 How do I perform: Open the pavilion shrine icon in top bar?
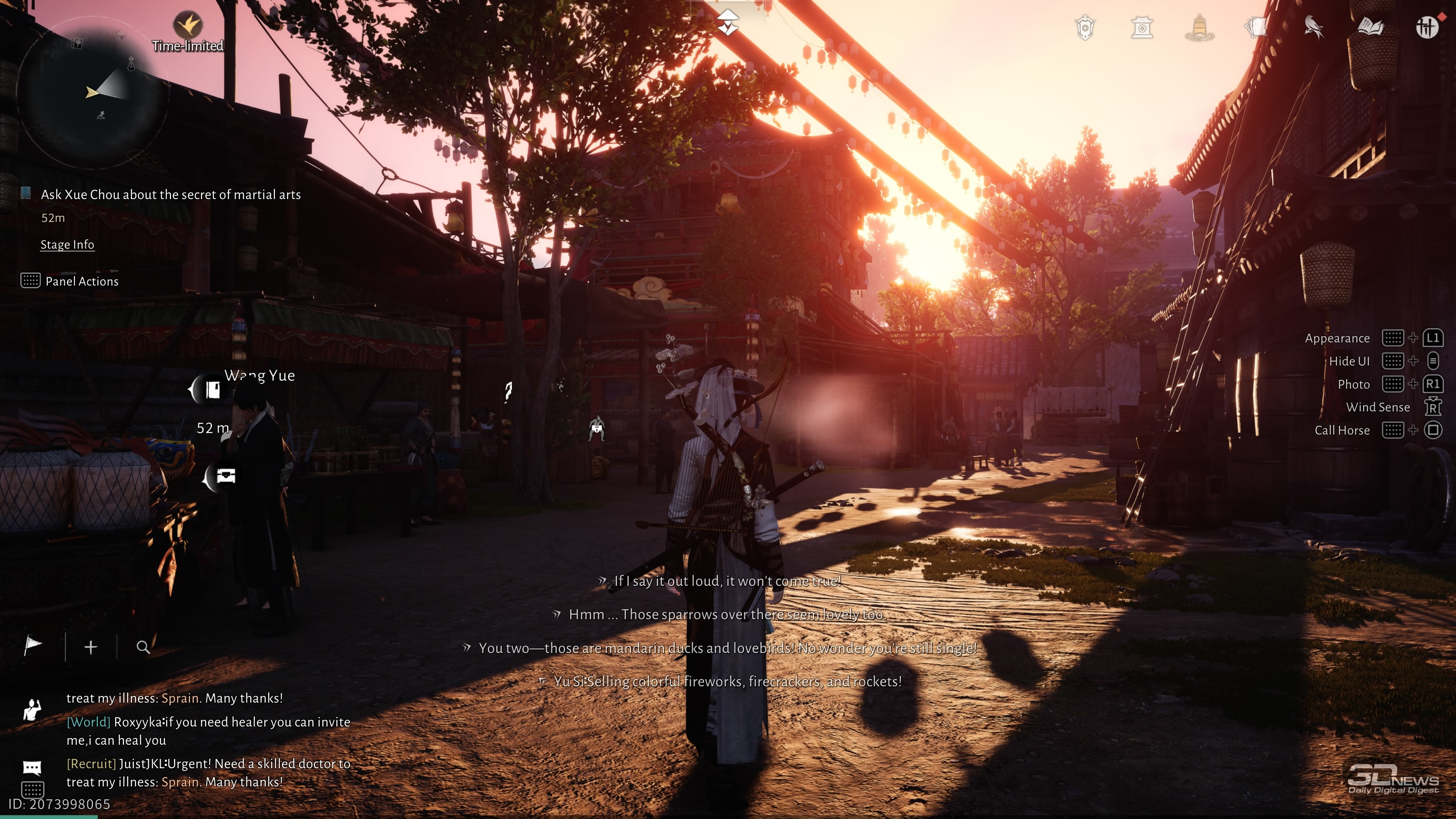point(1142,28)
